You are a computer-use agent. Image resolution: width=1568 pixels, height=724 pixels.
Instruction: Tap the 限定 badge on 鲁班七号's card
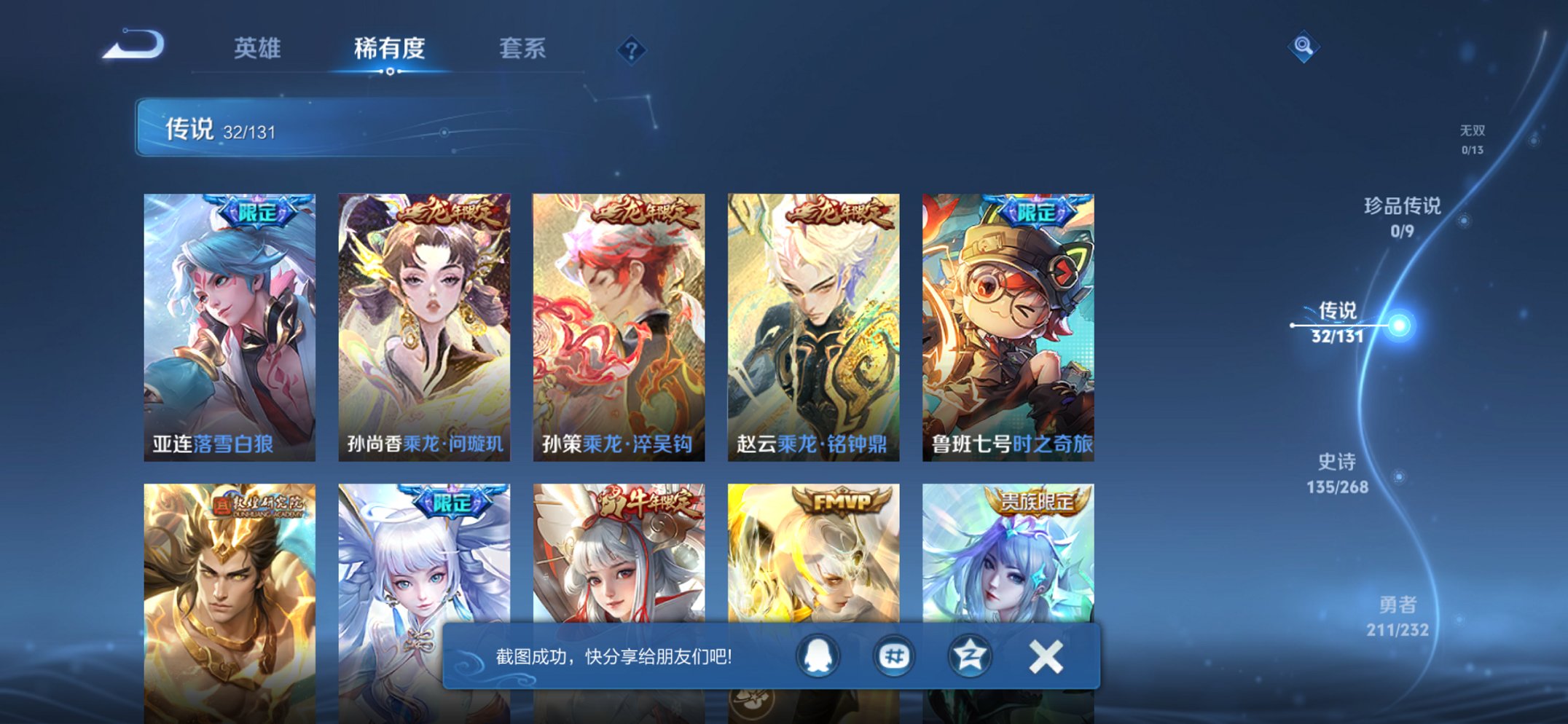pyautogui.click(x=1038, y=212)
